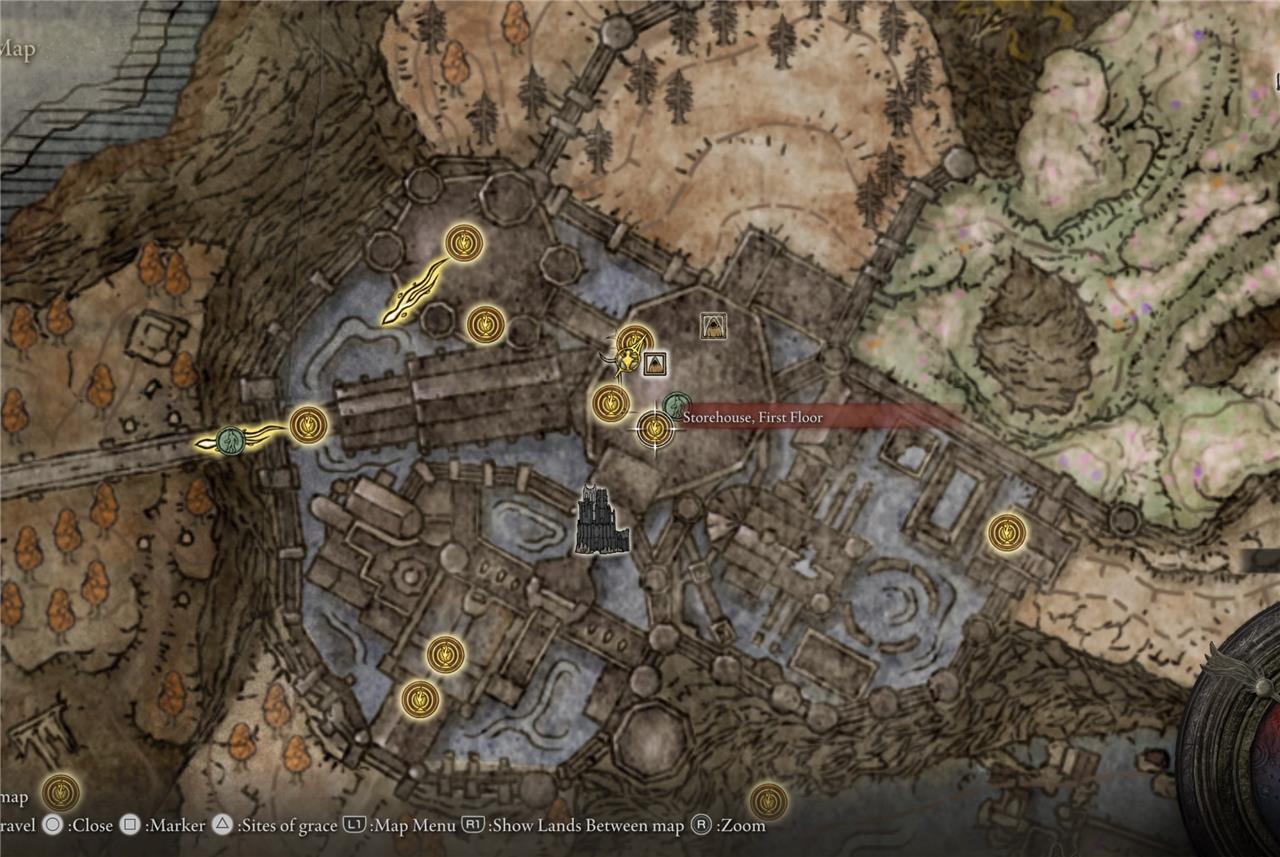1280x857 pixels.
Task: Choose the site of grace on the western bridge
Action: (x=309, y=425)
